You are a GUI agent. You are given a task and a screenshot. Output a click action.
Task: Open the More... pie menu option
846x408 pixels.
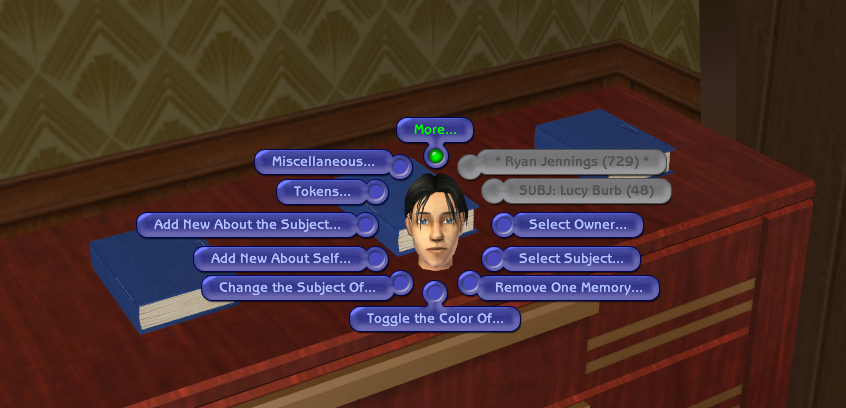(435, 130)
